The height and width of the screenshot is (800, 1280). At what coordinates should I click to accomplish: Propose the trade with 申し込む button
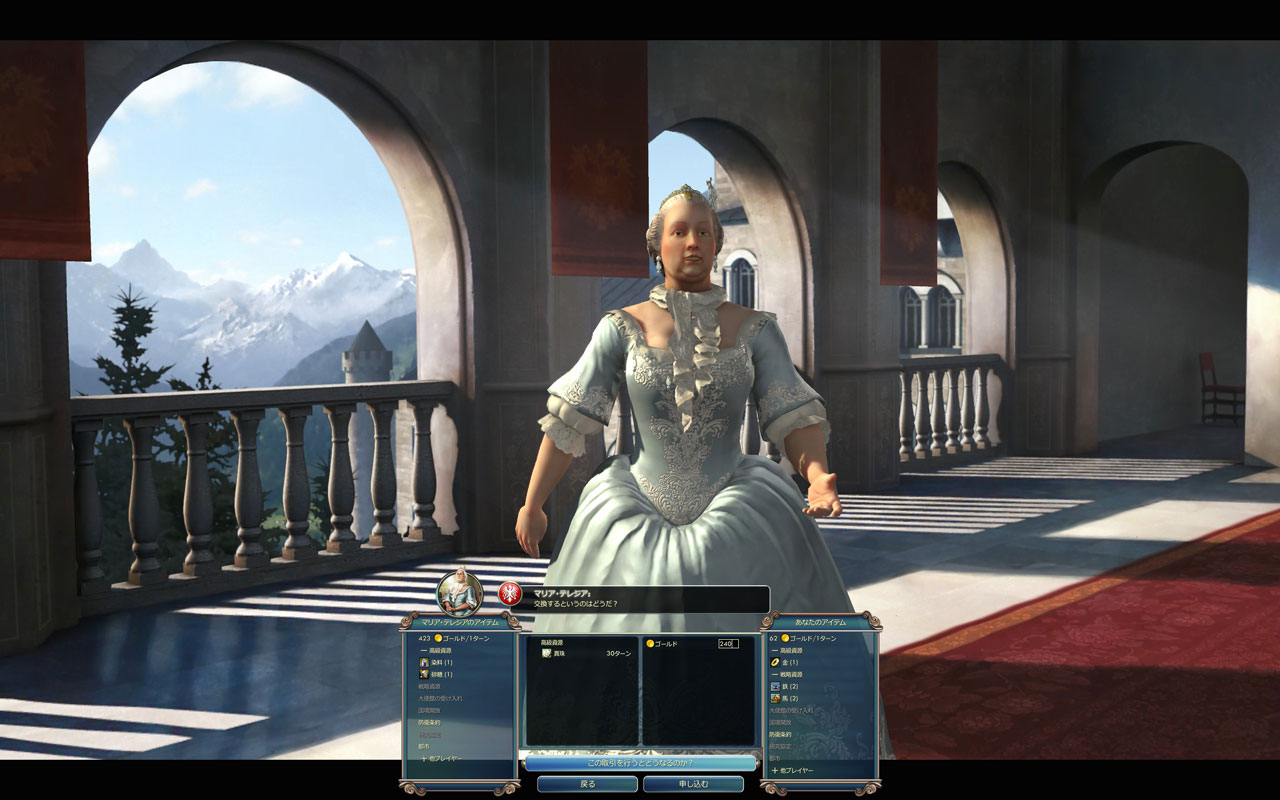(693, 784)
